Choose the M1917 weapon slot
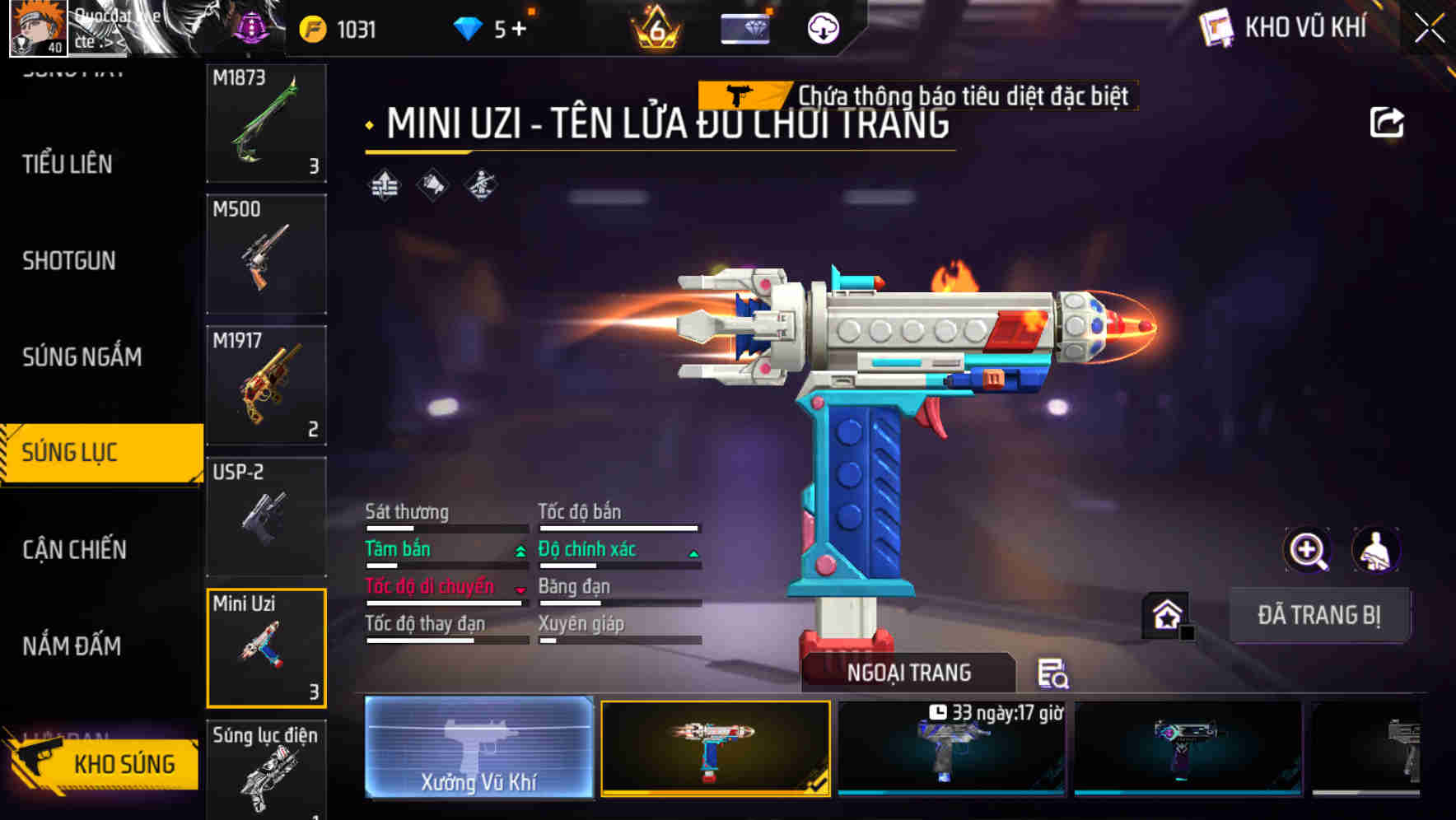 266,384
